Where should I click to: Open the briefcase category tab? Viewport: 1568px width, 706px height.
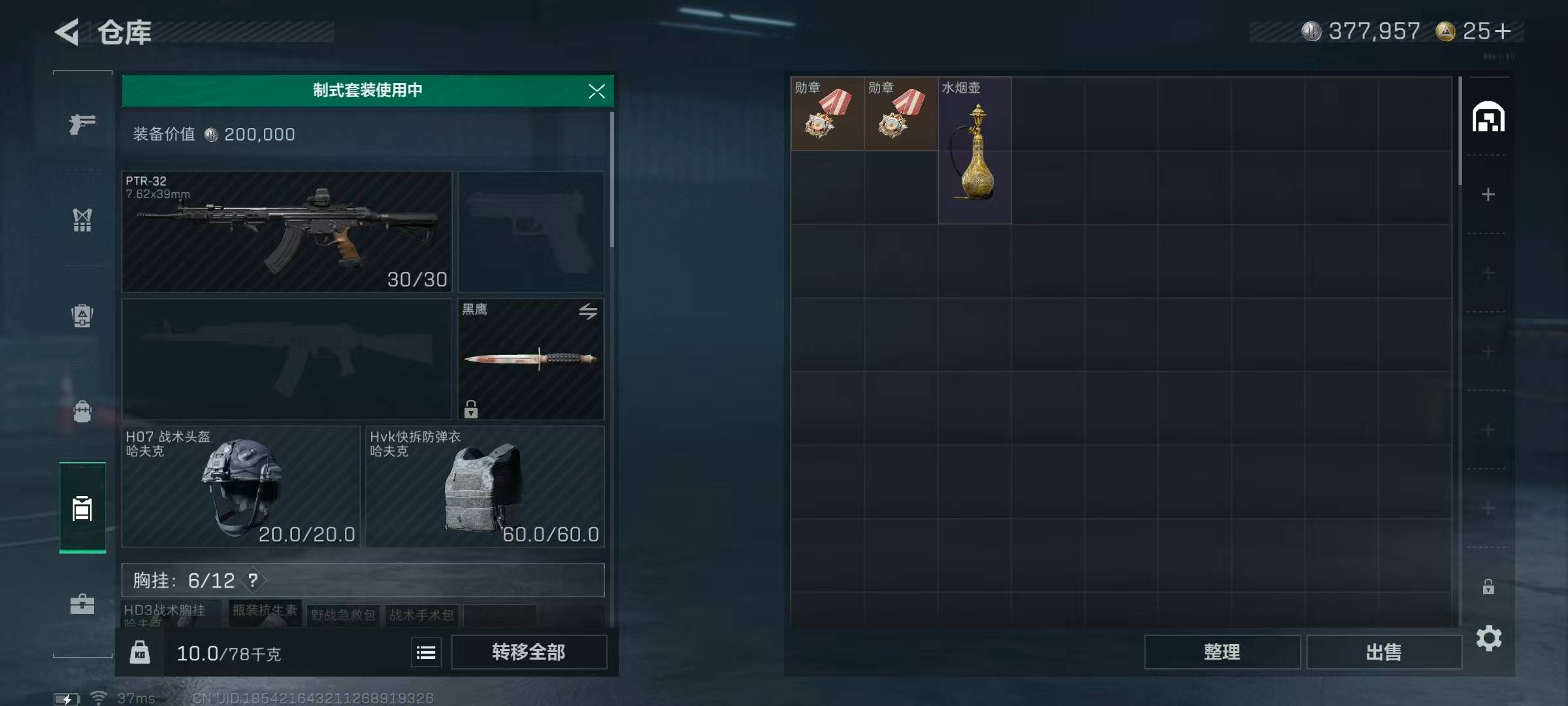click(82, 603)
